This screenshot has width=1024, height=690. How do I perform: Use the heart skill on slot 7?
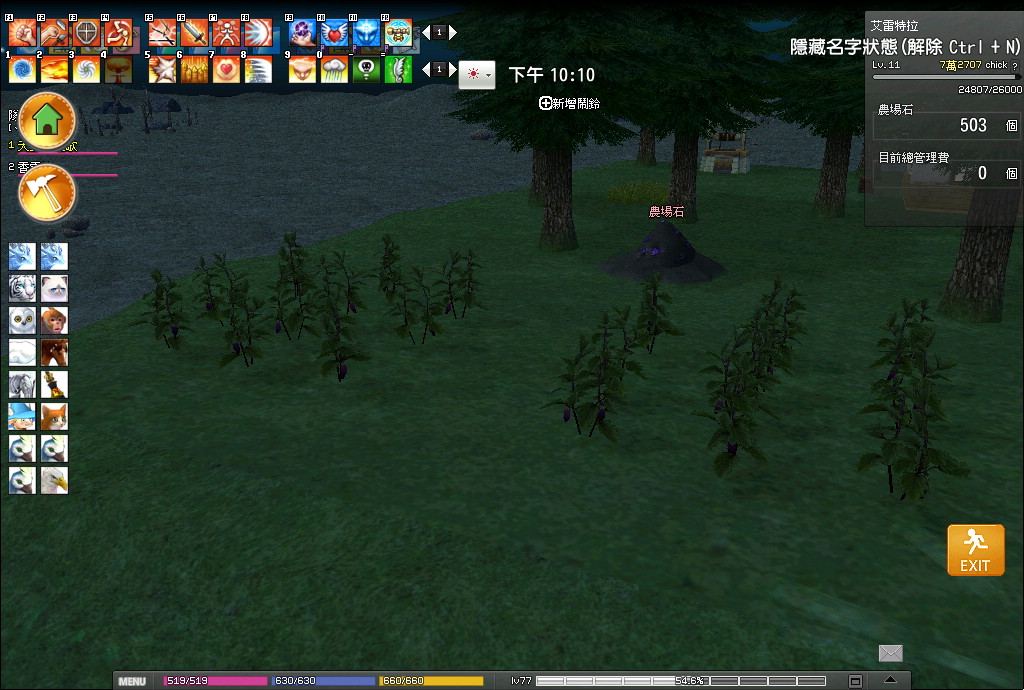pos(226,69)
